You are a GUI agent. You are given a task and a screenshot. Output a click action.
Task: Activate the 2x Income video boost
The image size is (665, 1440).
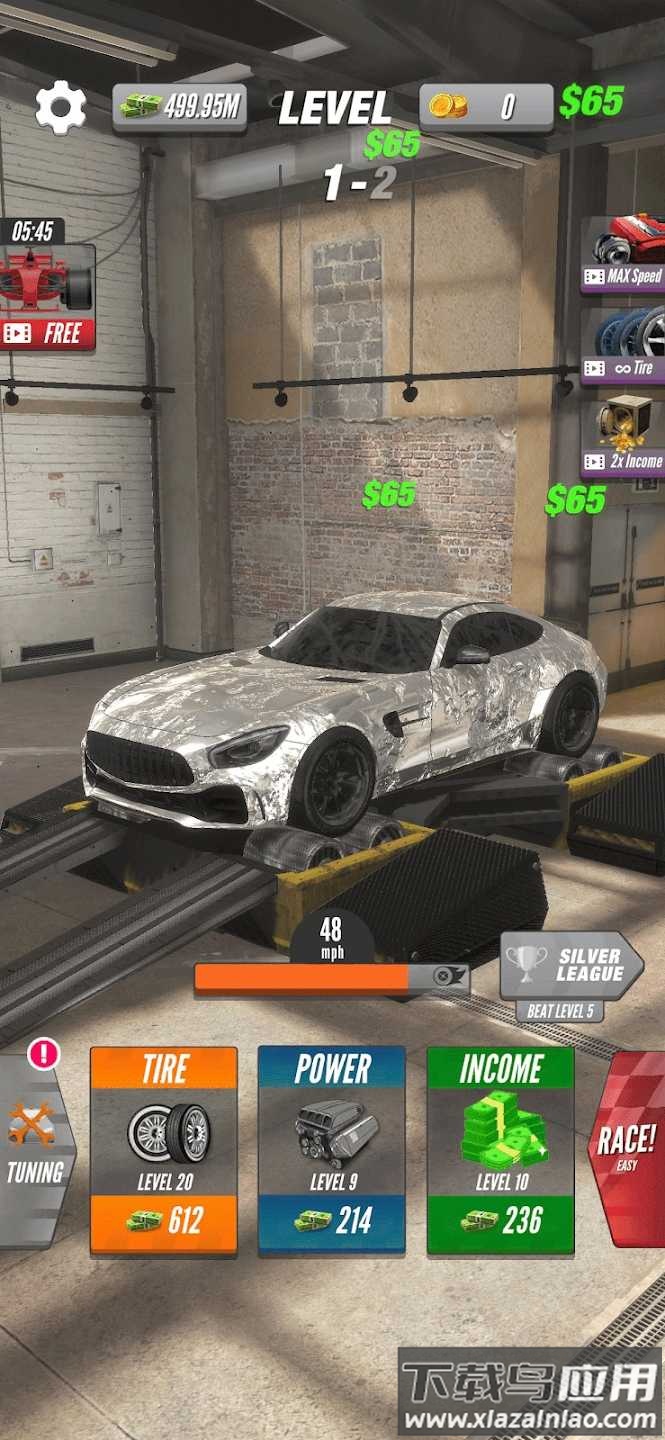pyautogui.click(x=624, y=436)
